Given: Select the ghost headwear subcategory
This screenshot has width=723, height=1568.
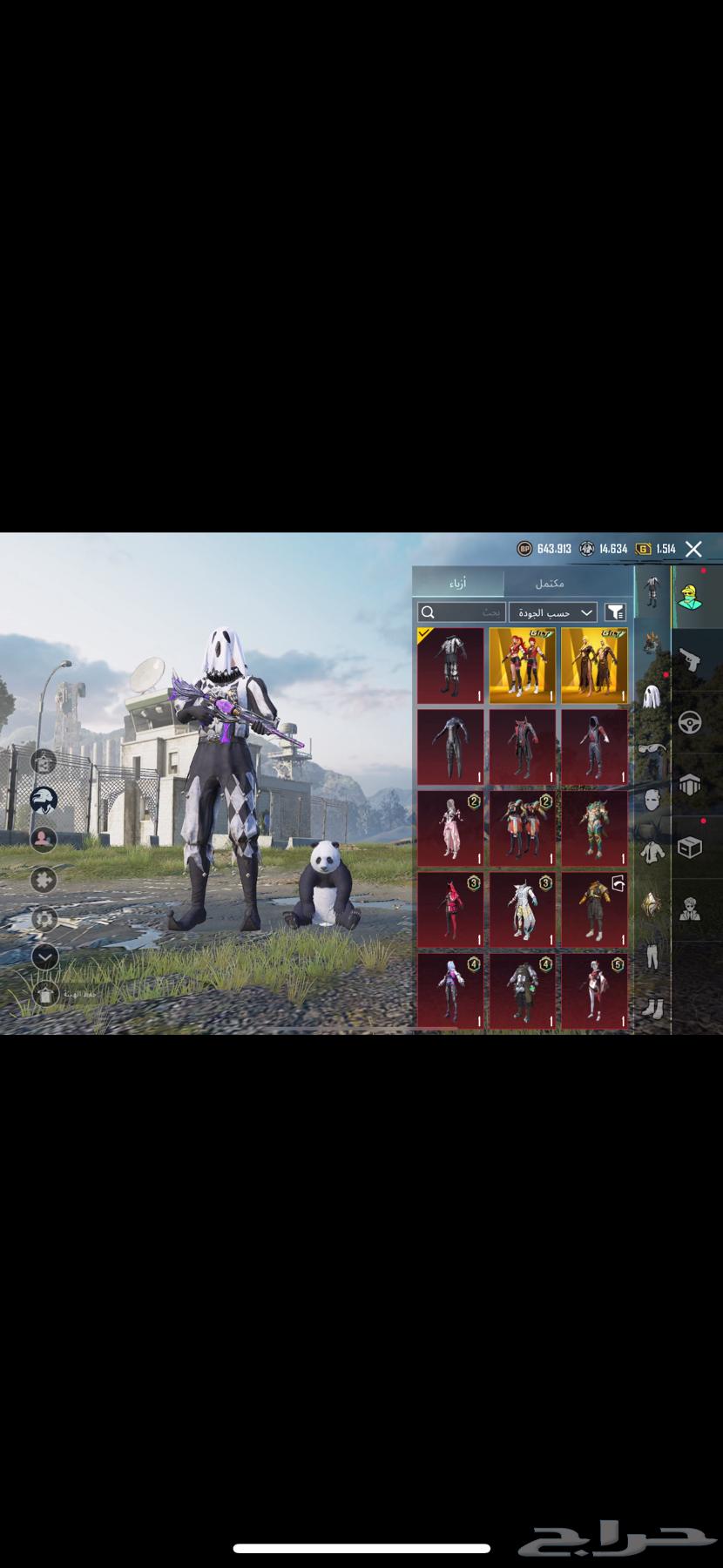Looking at the screenshot, I should (x=651, y=696).
